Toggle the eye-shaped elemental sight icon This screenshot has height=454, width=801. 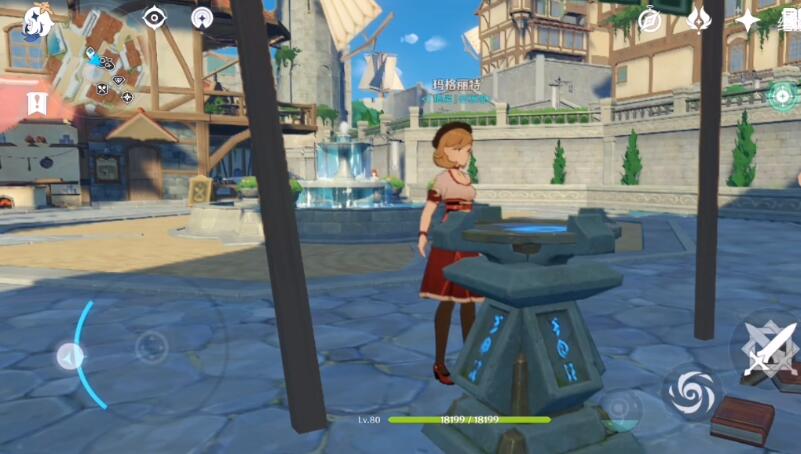tap(154, 17)
